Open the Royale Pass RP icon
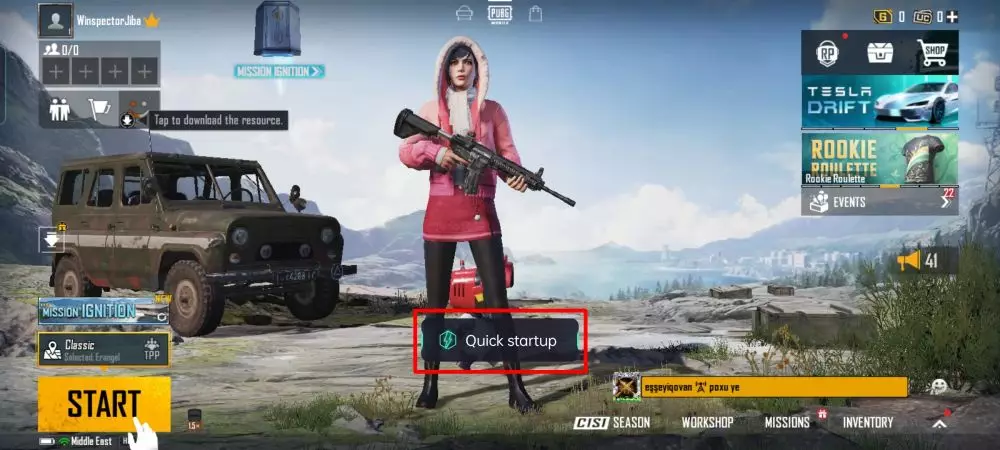Image resolution: width=1000 pixels, height=450 pixels. pyautogui.click(x=828, y=53)
